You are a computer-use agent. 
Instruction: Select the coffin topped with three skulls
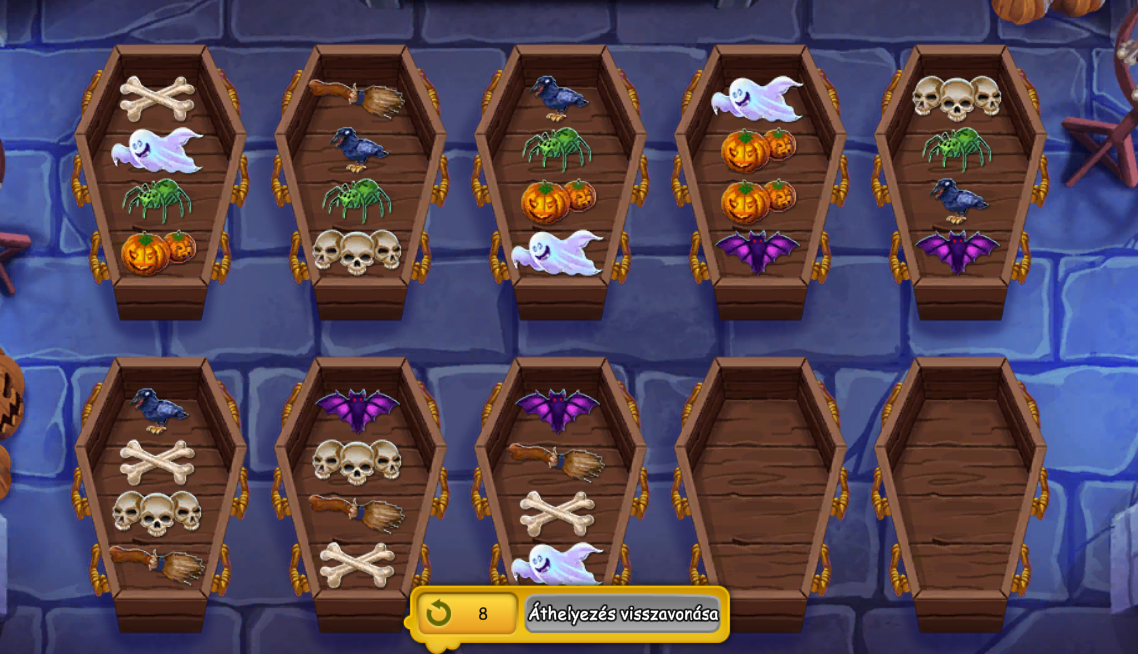(x=960, y=180)
